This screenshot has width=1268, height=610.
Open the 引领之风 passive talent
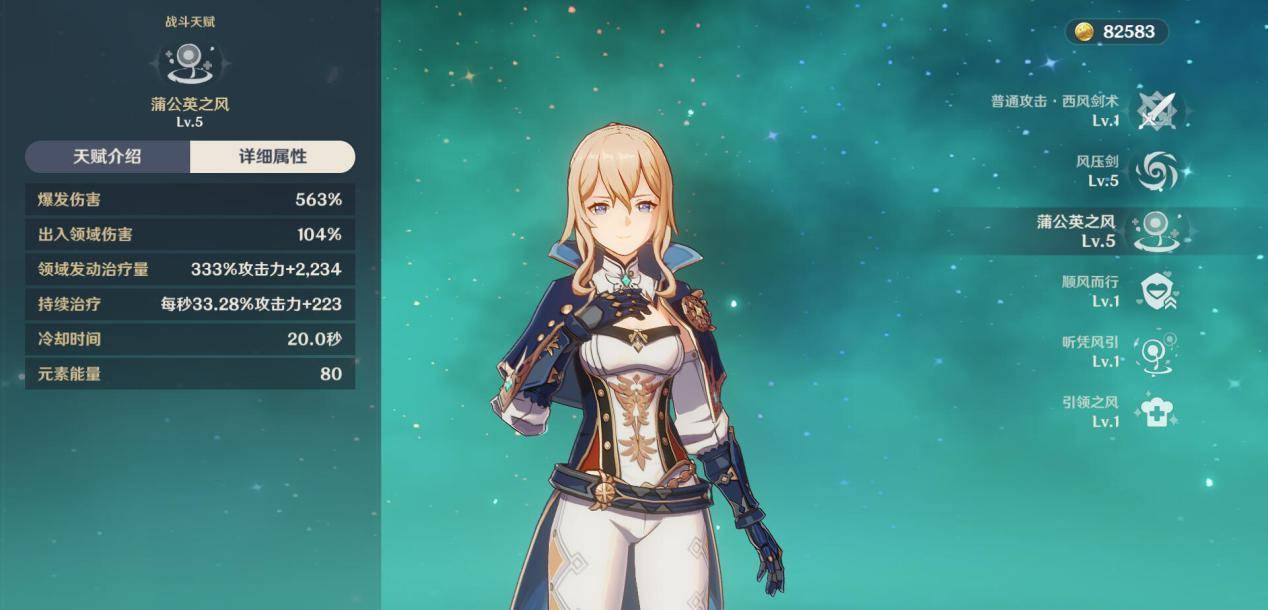tap(1159, 411)
